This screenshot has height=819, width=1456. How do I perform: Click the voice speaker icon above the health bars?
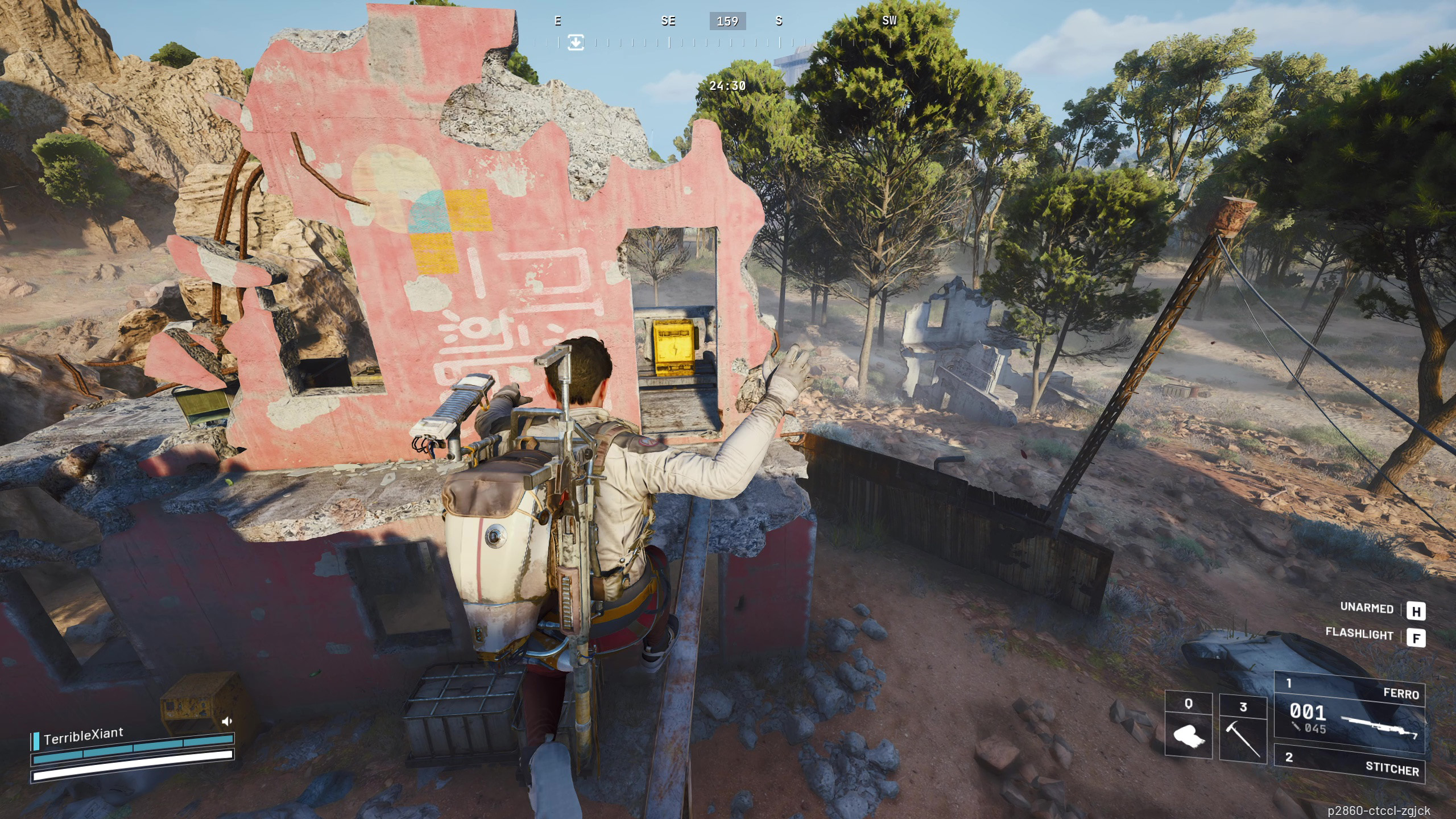[227, 722]
